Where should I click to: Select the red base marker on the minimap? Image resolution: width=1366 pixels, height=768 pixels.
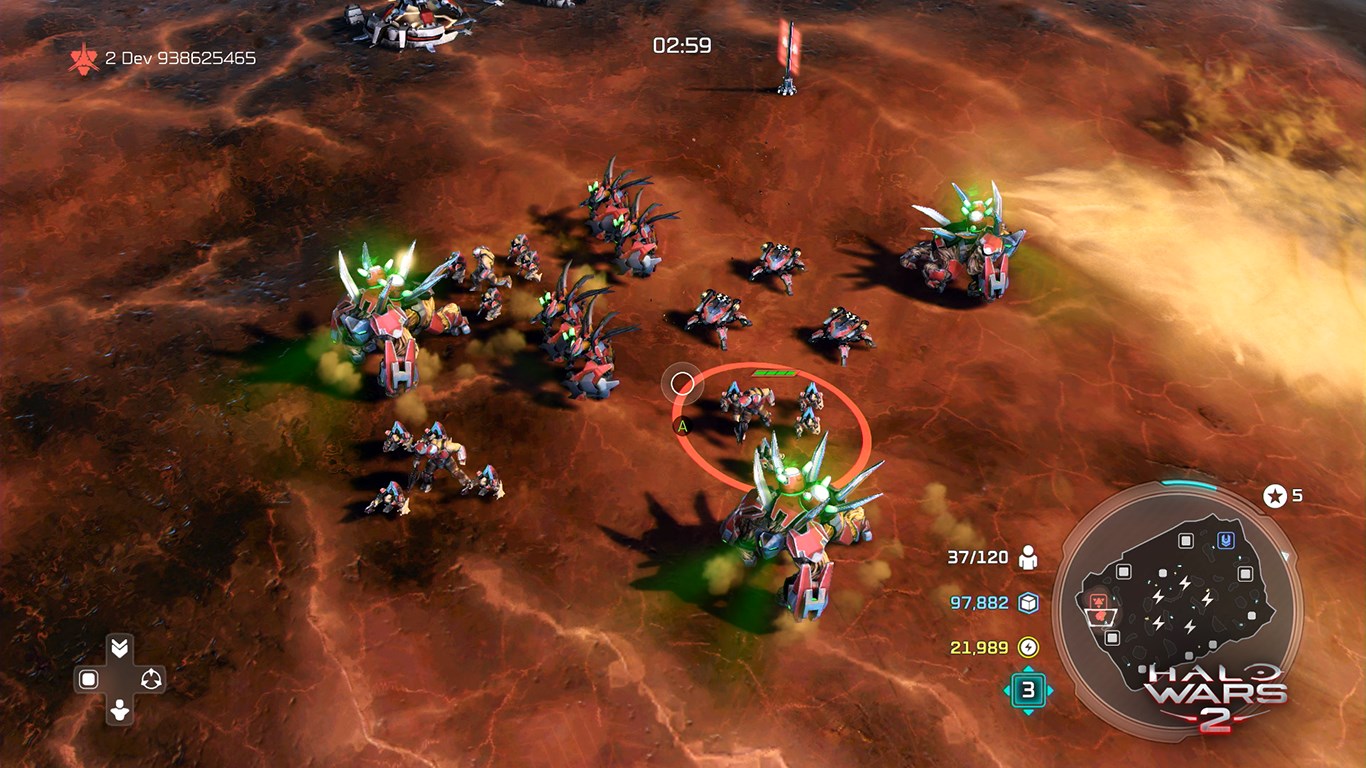[x=1099, y=602]
